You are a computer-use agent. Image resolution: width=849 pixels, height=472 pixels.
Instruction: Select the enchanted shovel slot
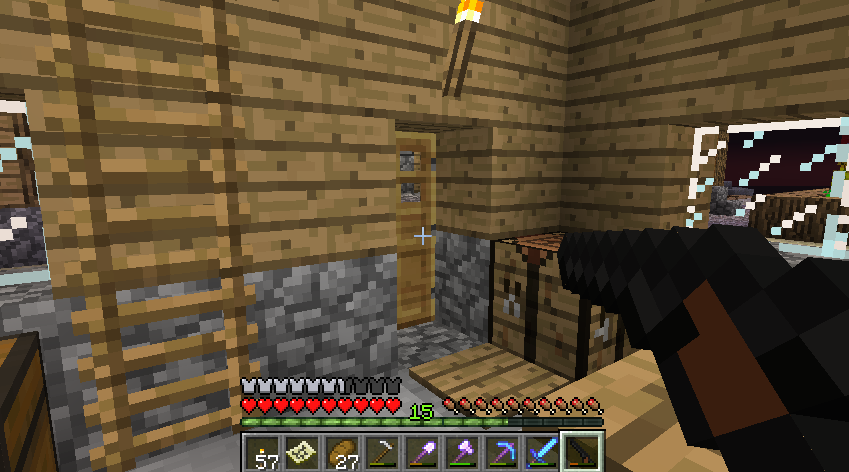pos(423,453)
